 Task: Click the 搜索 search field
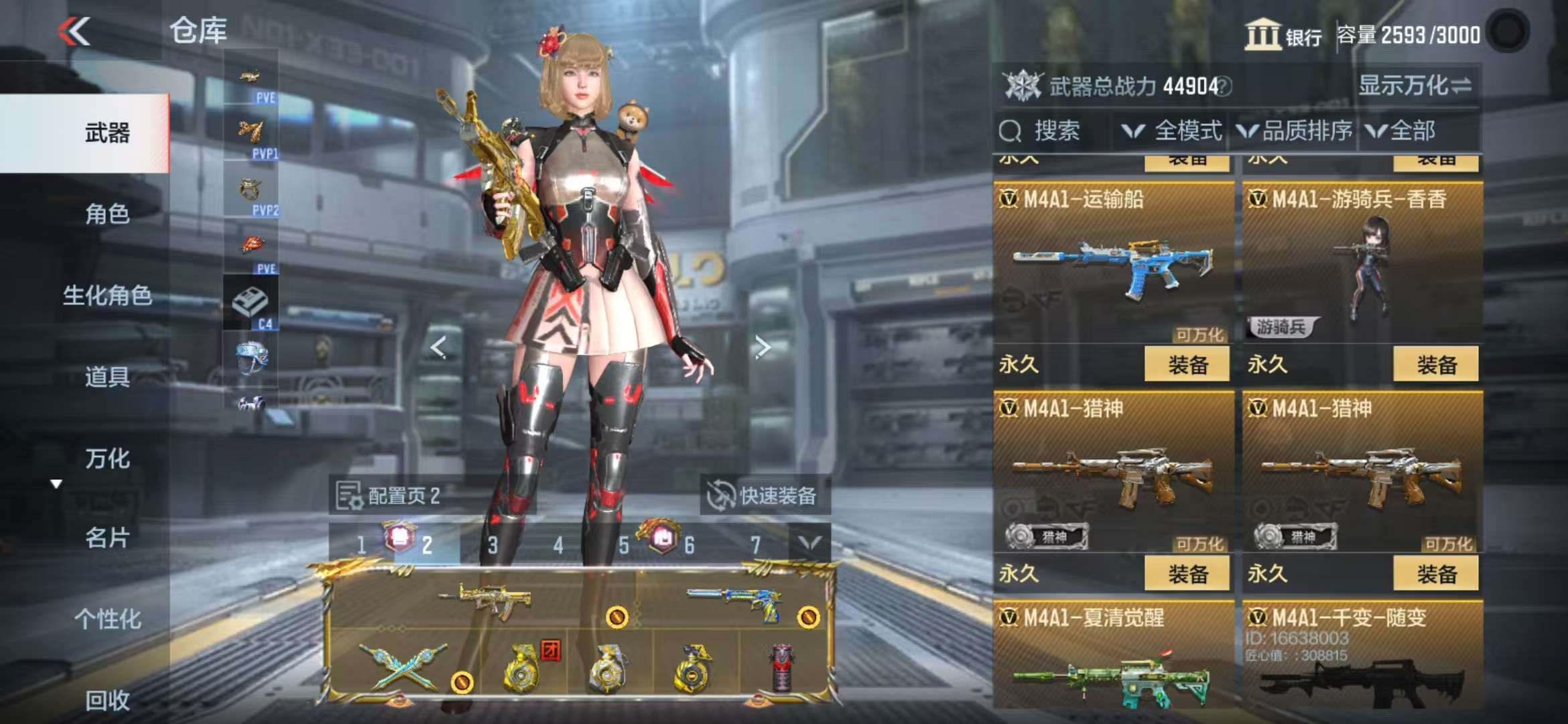(1055, 131)
